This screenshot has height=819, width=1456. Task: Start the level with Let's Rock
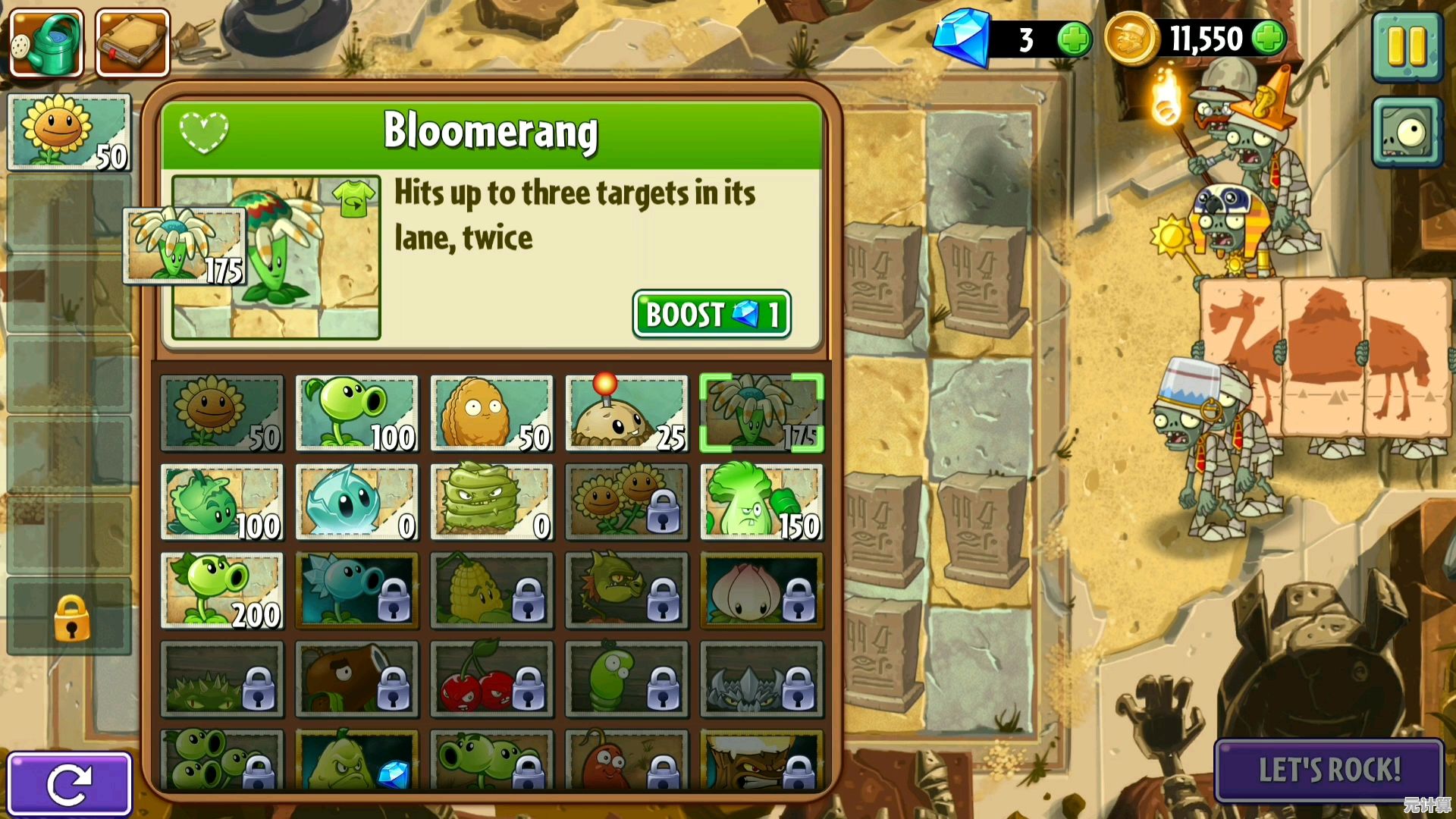tap(1329, 770)
